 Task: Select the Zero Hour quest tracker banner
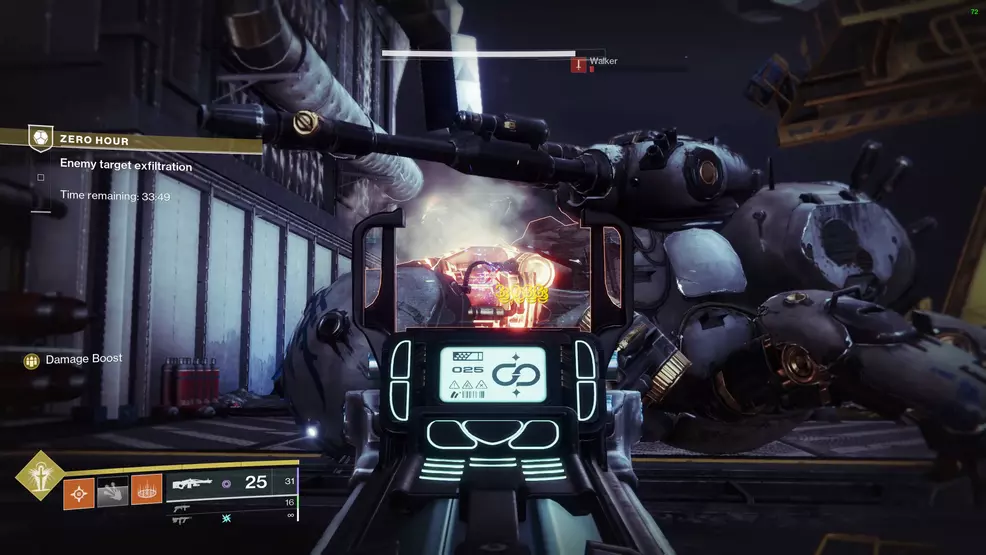pos(145,141)
